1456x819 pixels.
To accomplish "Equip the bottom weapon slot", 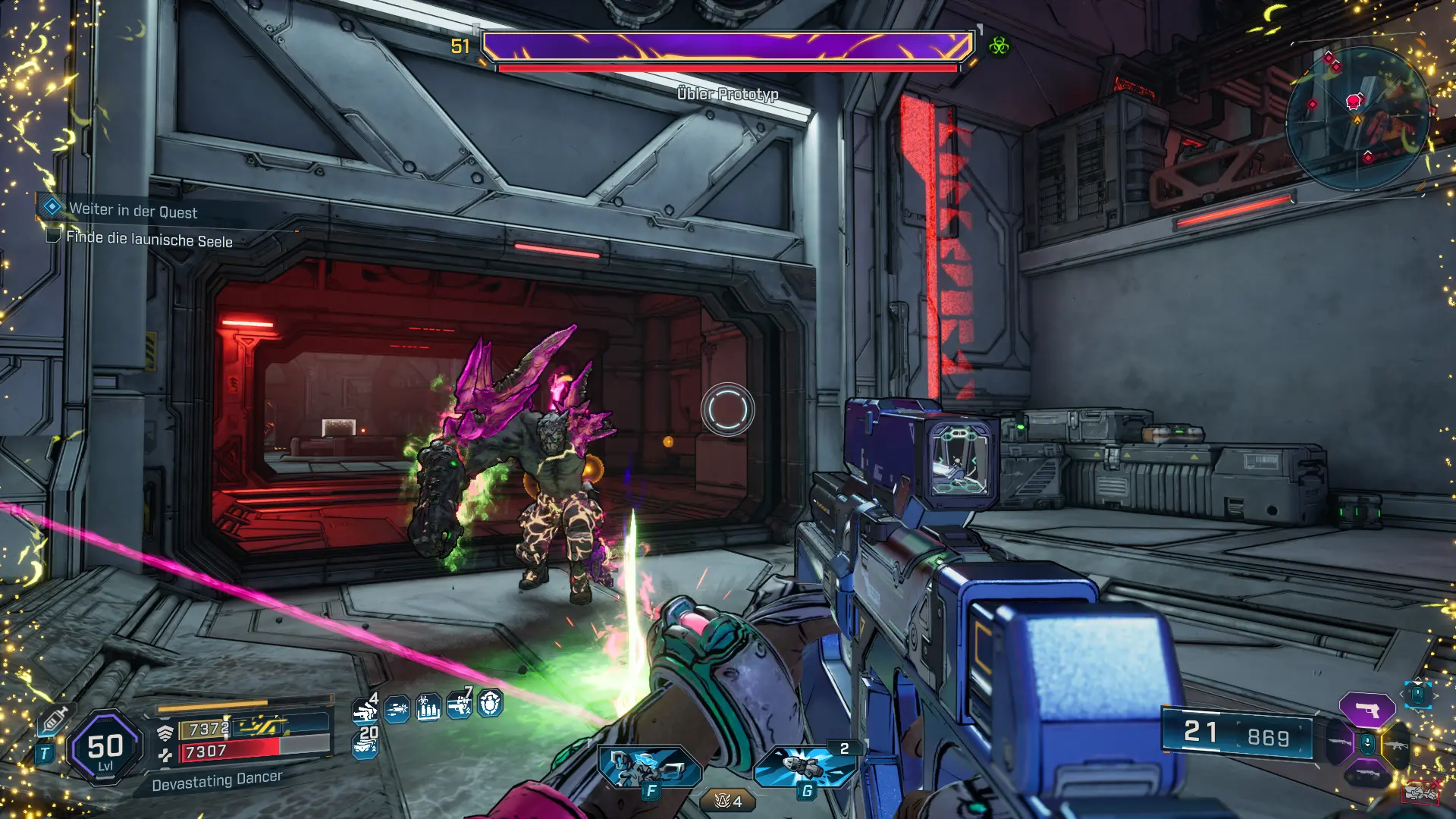I will point(1367,775).
